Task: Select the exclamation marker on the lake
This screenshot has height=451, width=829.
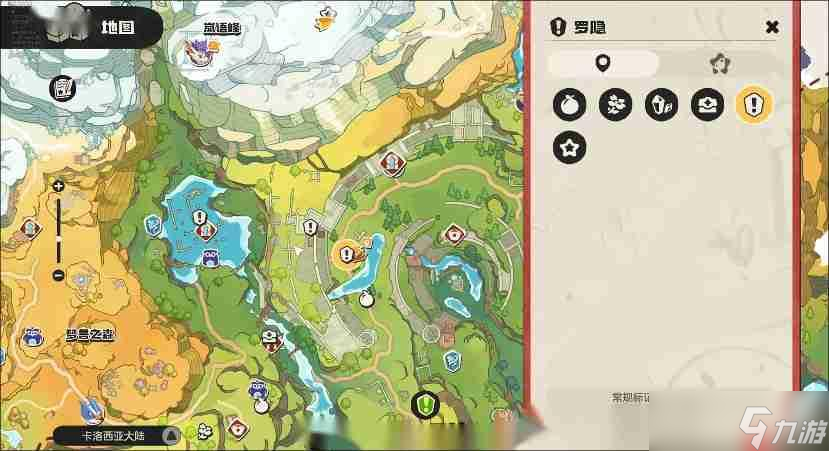Action: pos(199,217)
